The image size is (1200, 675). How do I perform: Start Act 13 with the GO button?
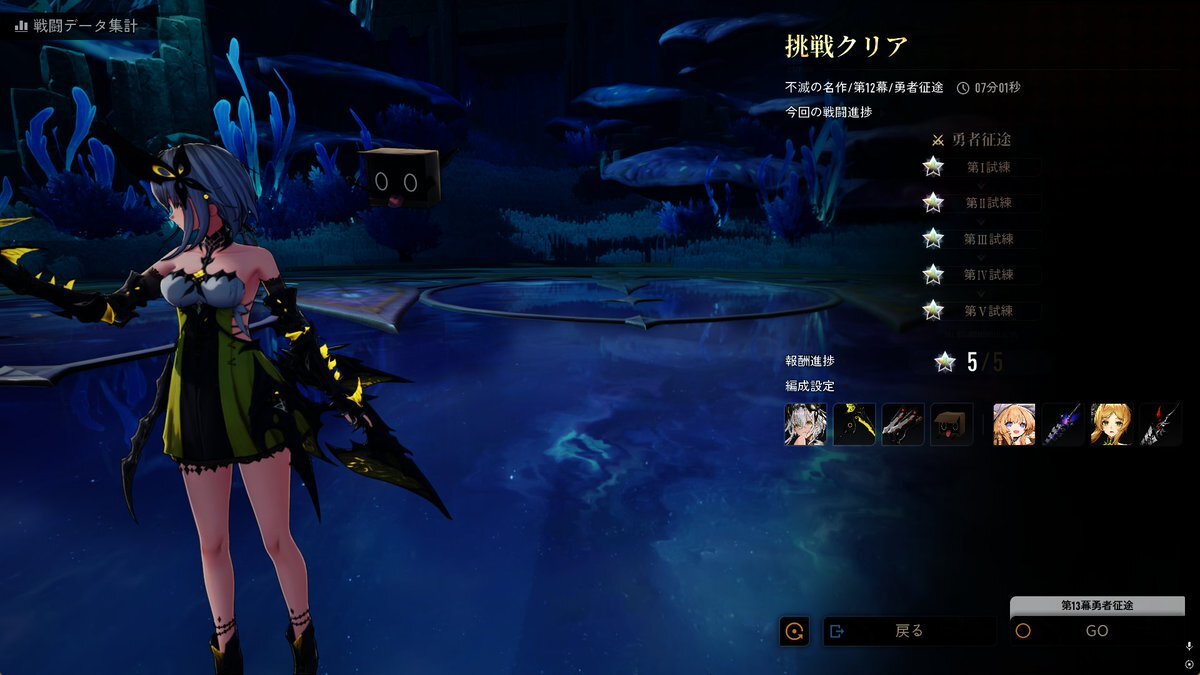coord(1097,631)
